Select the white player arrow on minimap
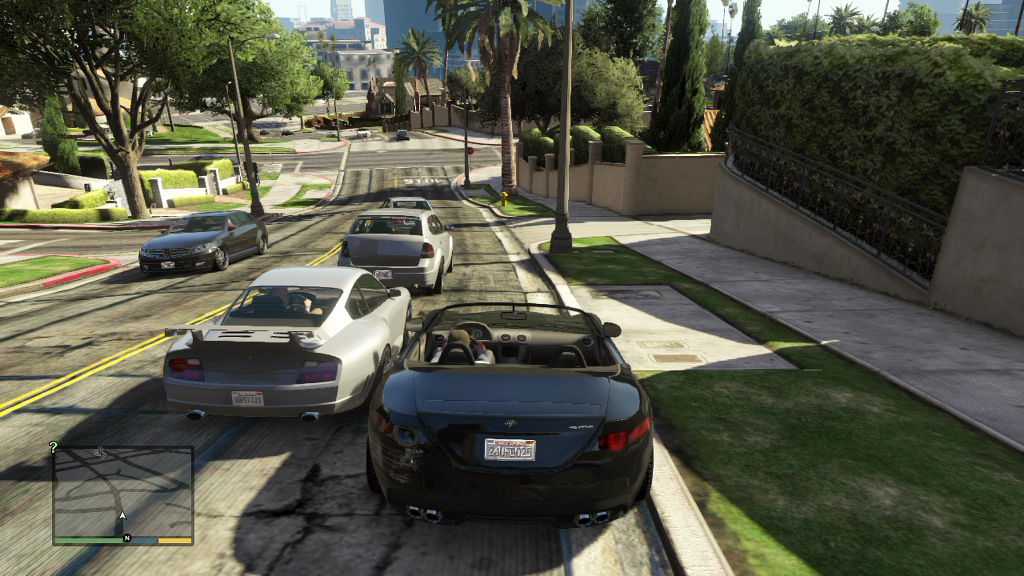1024x576 pixels. 123,516
